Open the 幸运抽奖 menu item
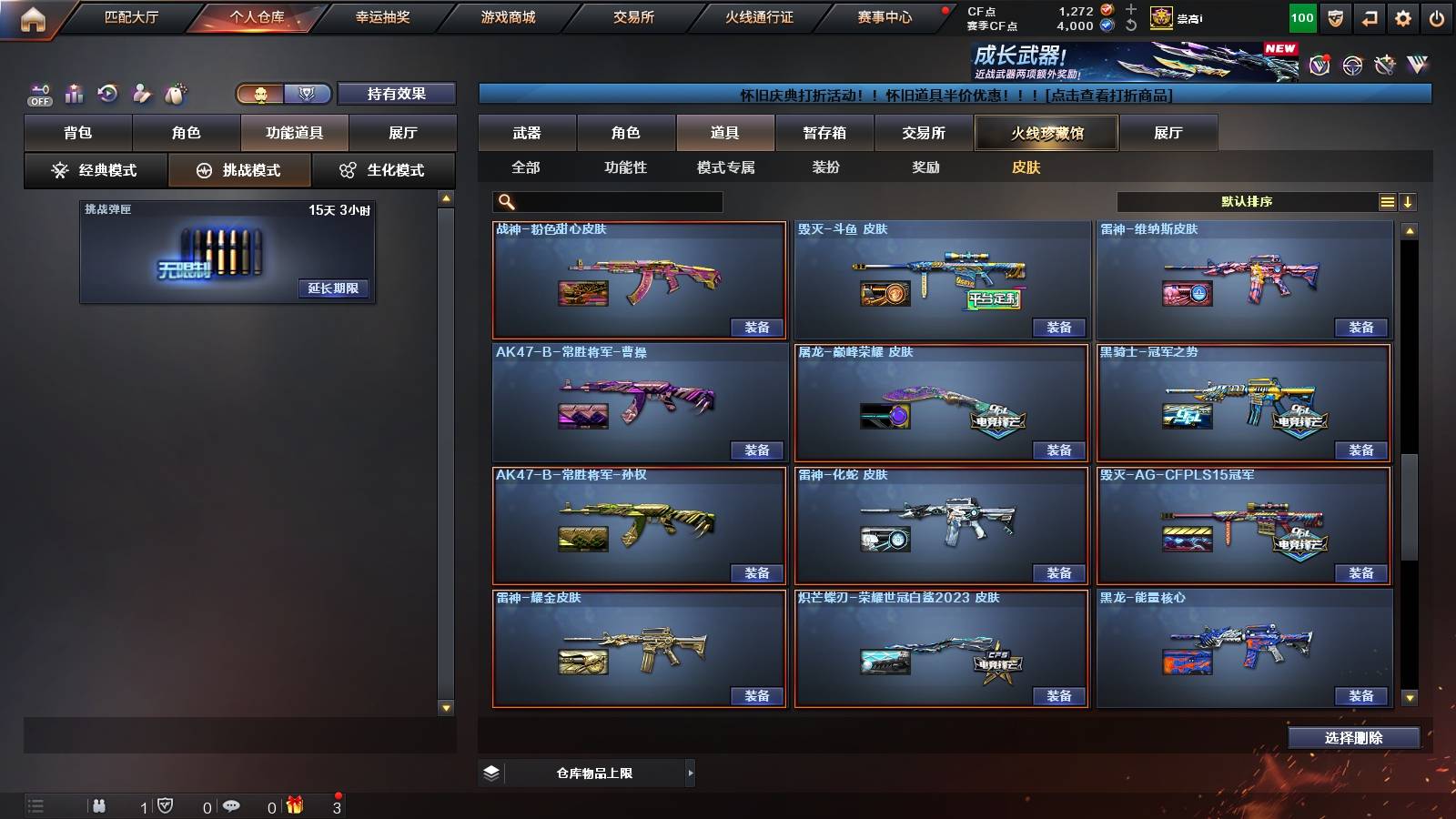The width and height of the screenshot is (1456, 819). [380, 16]
